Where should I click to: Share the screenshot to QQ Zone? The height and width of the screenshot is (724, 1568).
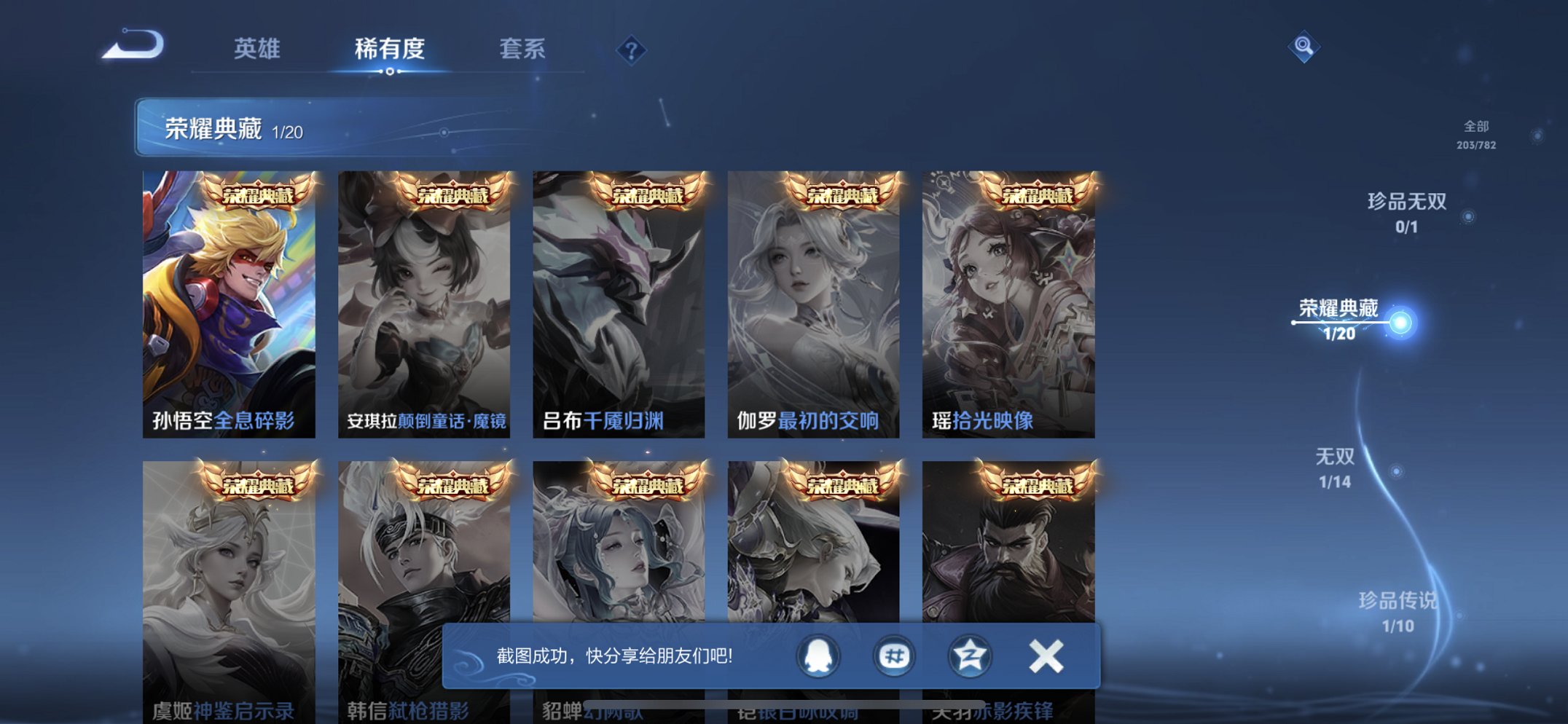[969, 656]
